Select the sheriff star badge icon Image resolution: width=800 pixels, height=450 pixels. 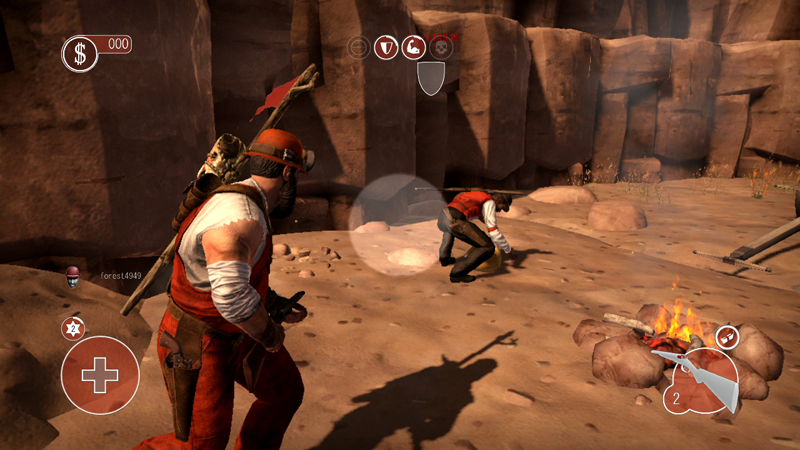coord(72,328)
